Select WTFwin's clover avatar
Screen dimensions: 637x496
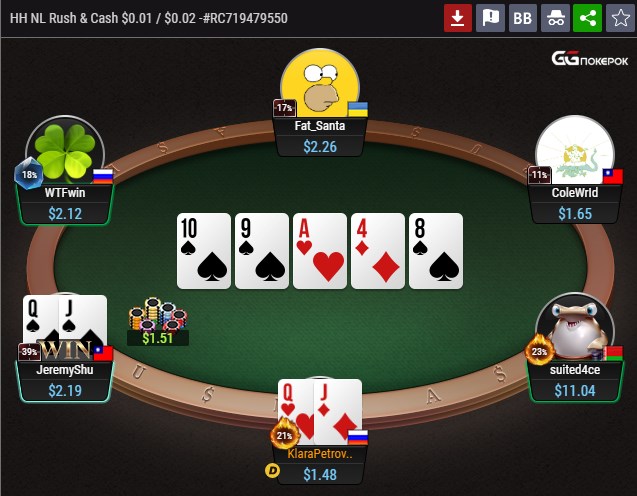point(65,152)
